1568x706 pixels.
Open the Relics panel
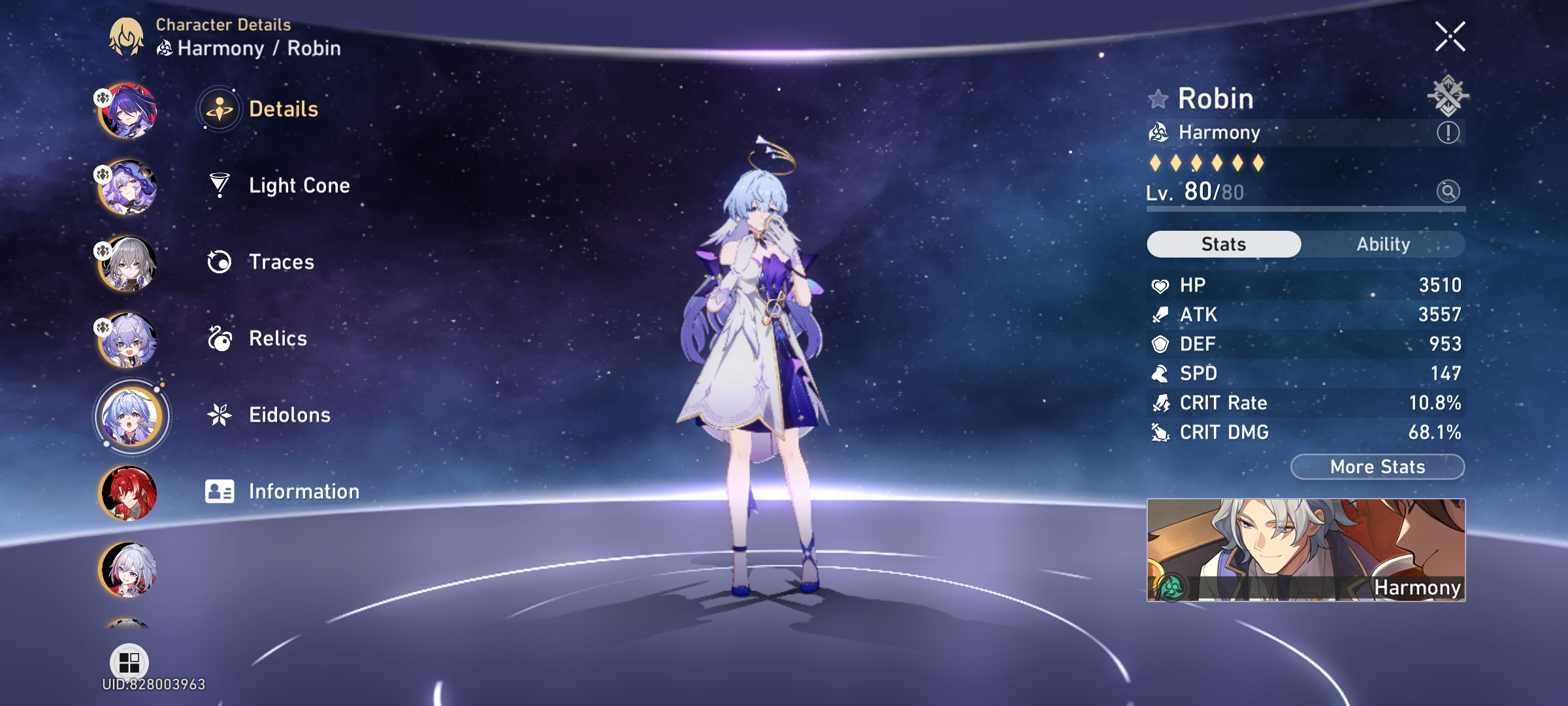click(277, 339)
